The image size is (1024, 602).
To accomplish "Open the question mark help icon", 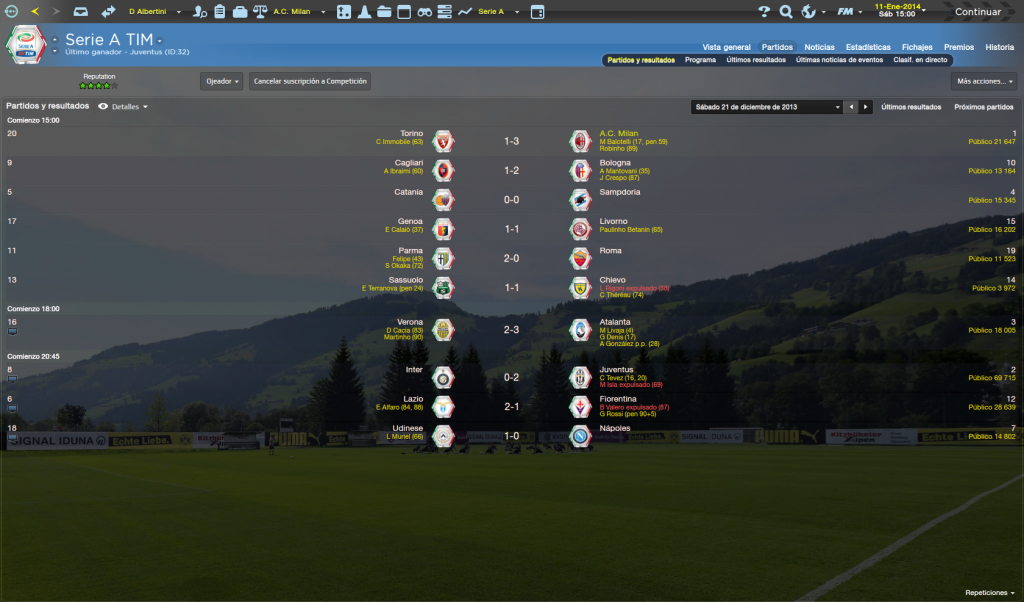I will click(764, 12).
